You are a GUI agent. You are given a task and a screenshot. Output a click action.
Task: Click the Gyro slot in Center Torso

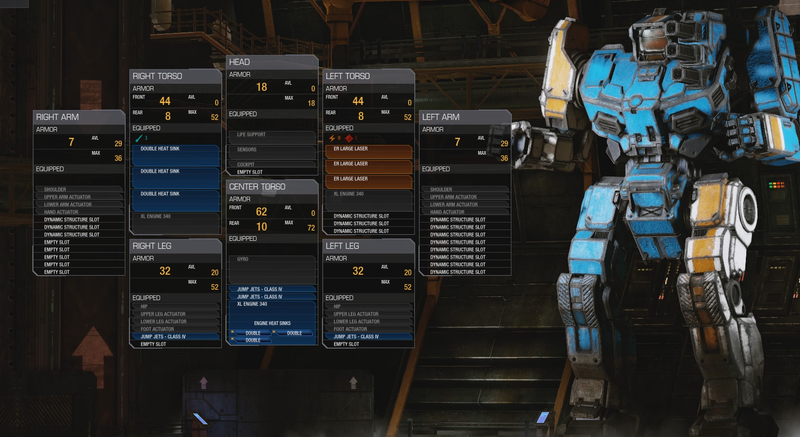coord(271,258)
